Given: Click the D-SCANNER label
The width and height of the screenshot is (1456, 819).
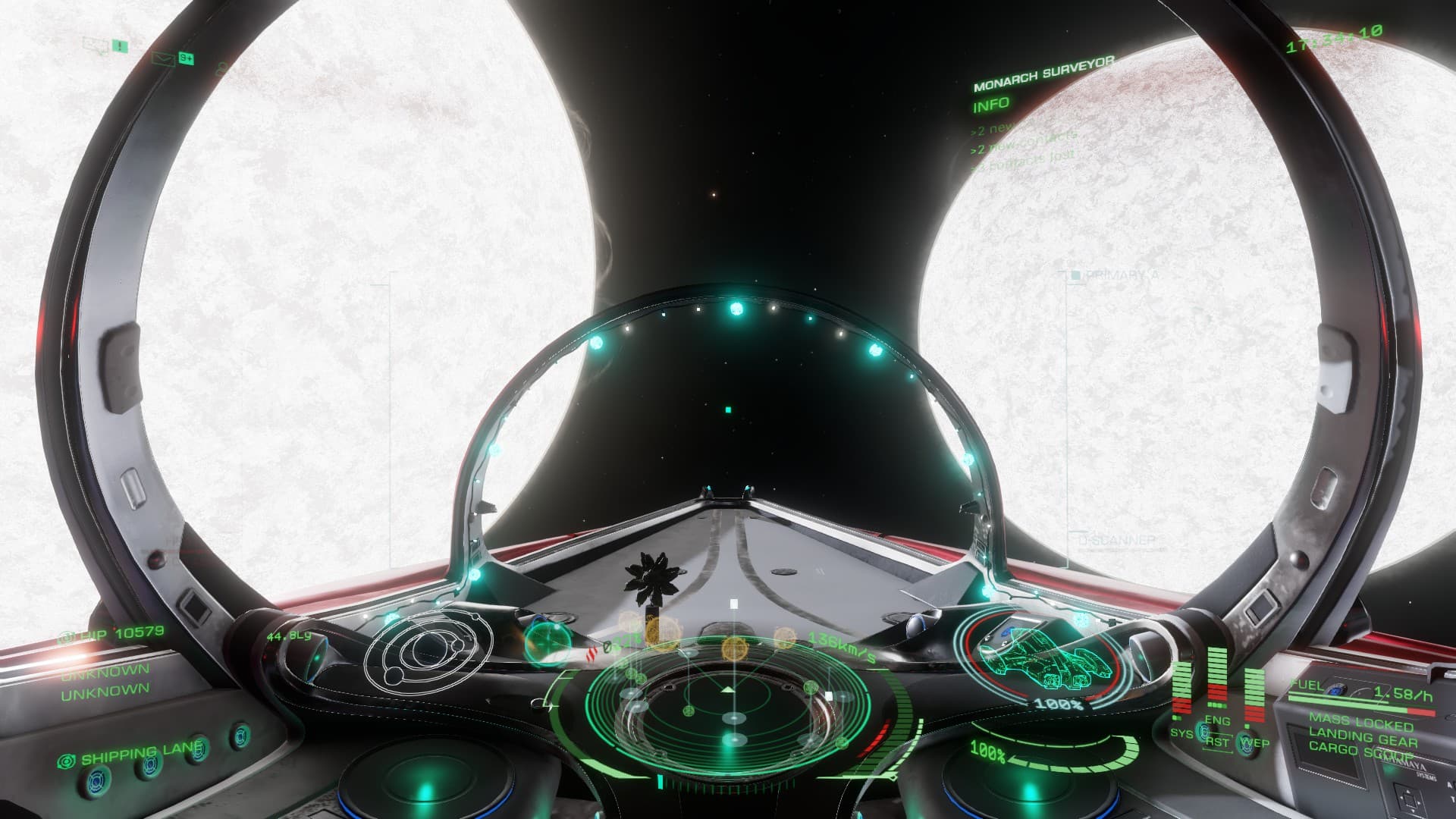Looking at the screenshot, I should [x=1116, y=541].
